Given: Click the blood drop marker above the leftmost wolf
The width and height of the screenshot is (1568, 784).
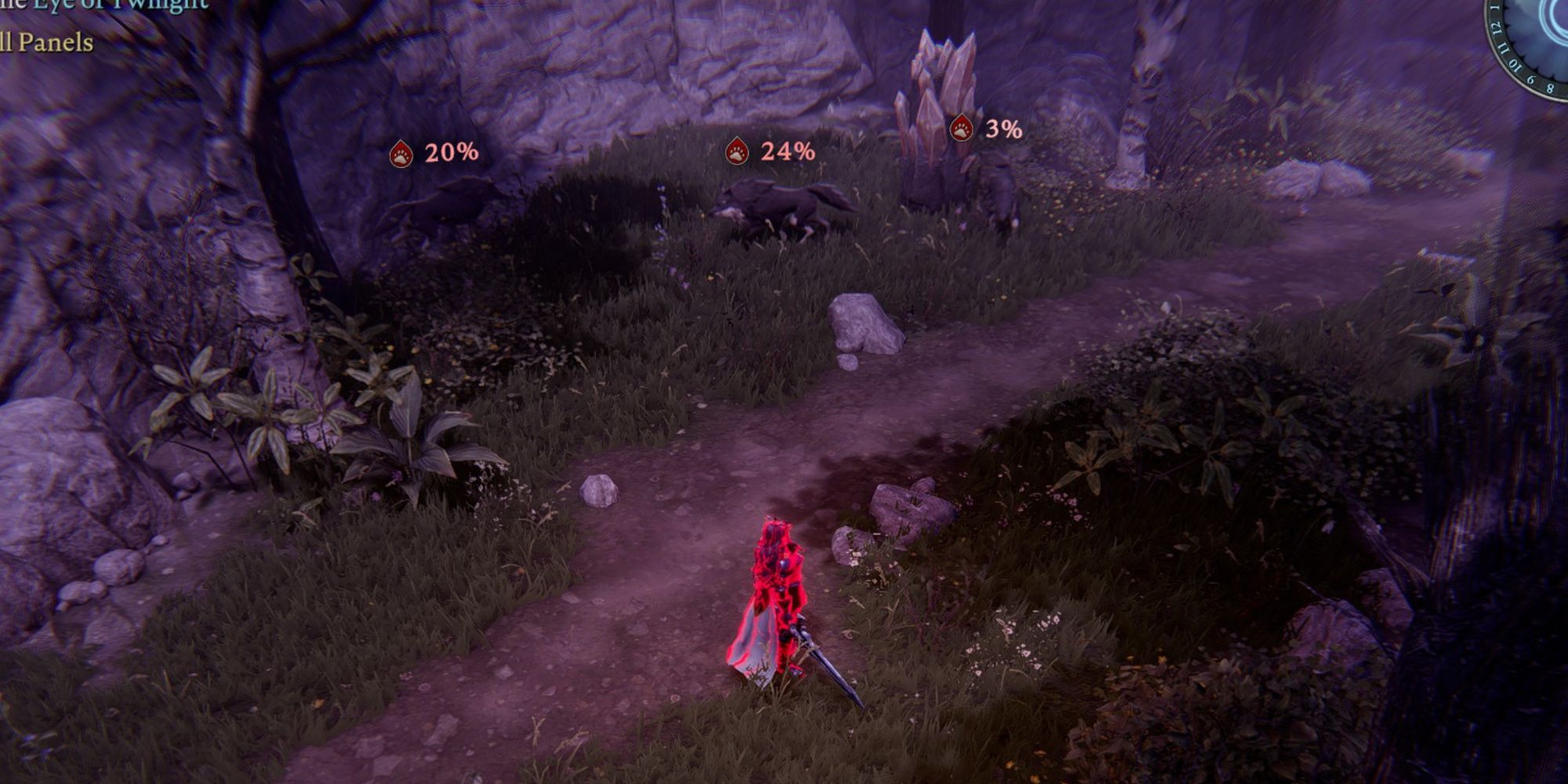Looking at the screenshot, I should [x=402, y=152].
